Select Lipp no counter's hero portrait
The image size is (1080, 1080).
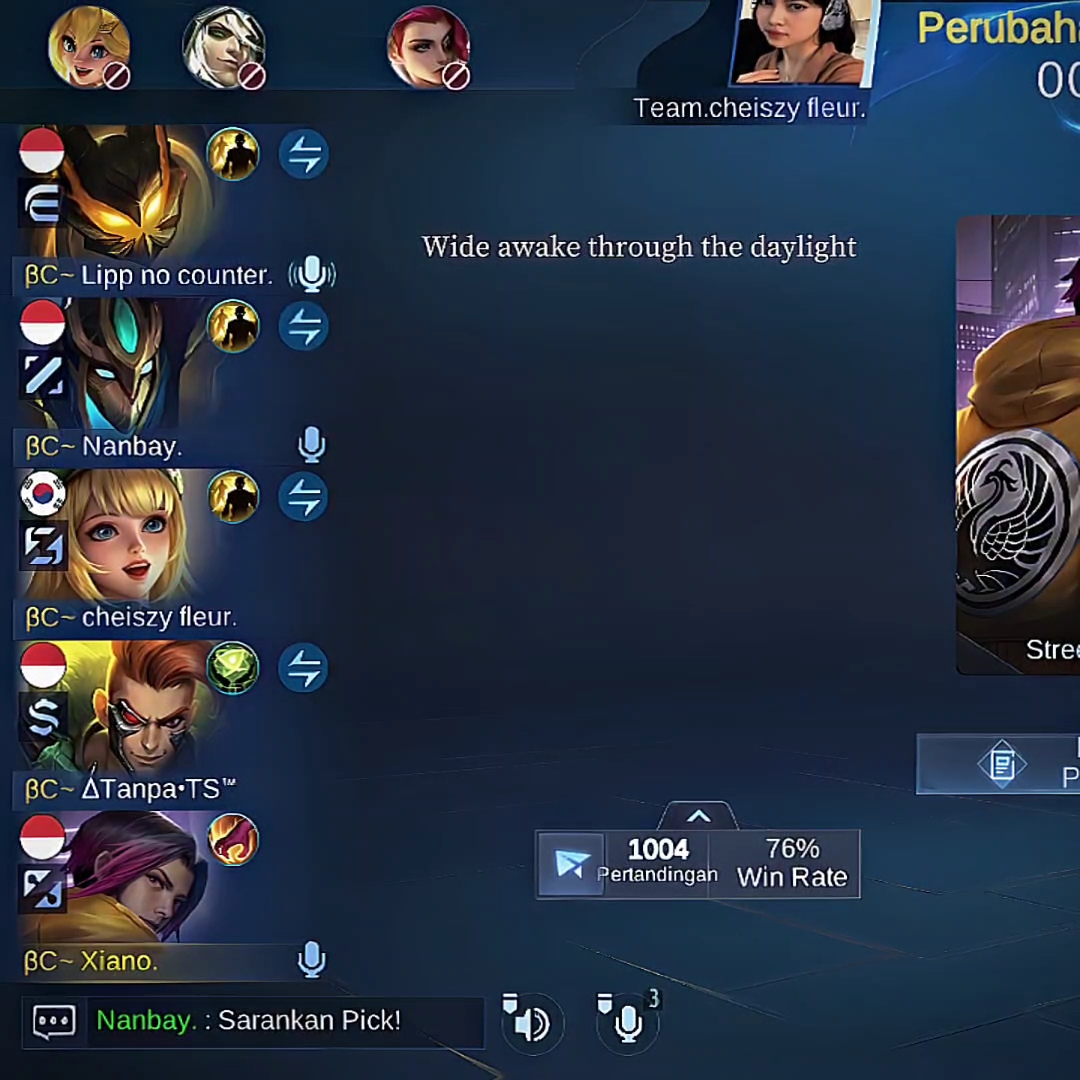click(x=130, y=195)
